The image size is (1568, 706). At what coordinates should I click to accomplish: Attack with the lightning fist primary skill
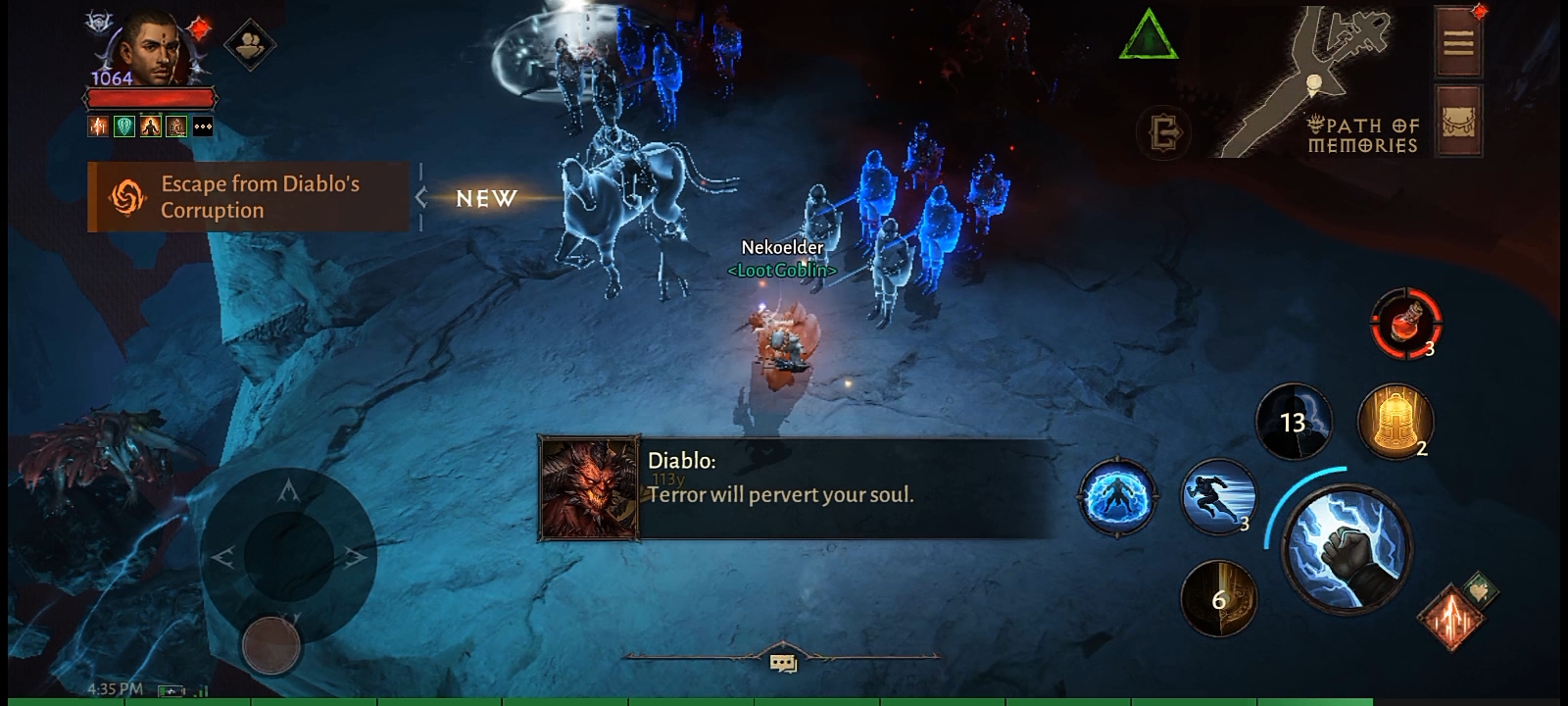point(1347,550)
